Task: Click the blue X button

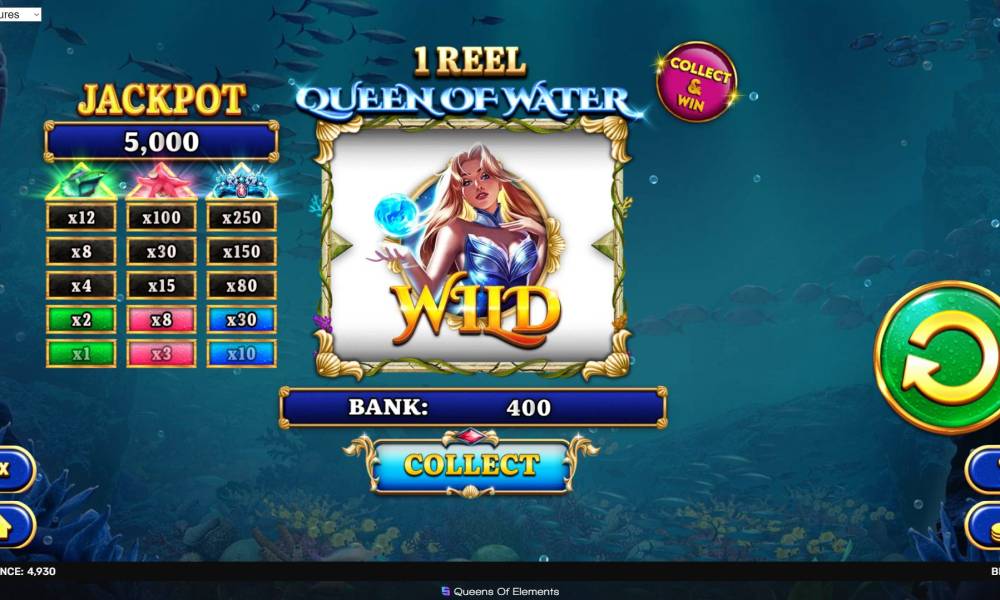Action: point(12,469)
